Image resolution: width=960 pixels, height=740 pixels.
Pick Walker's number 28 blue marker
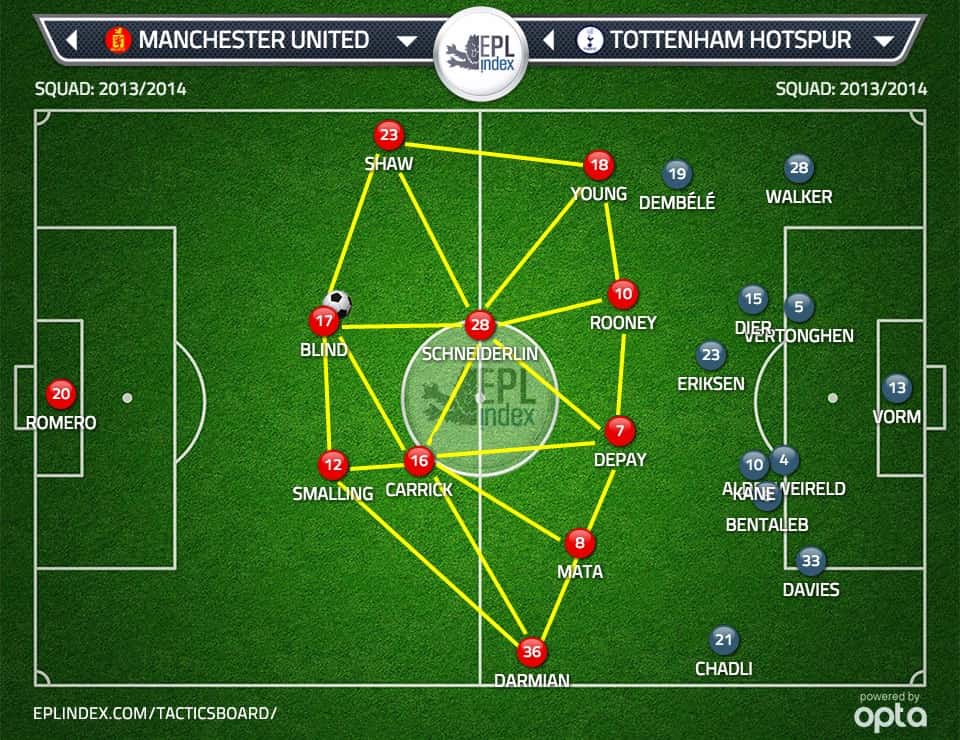pos(798,168)
